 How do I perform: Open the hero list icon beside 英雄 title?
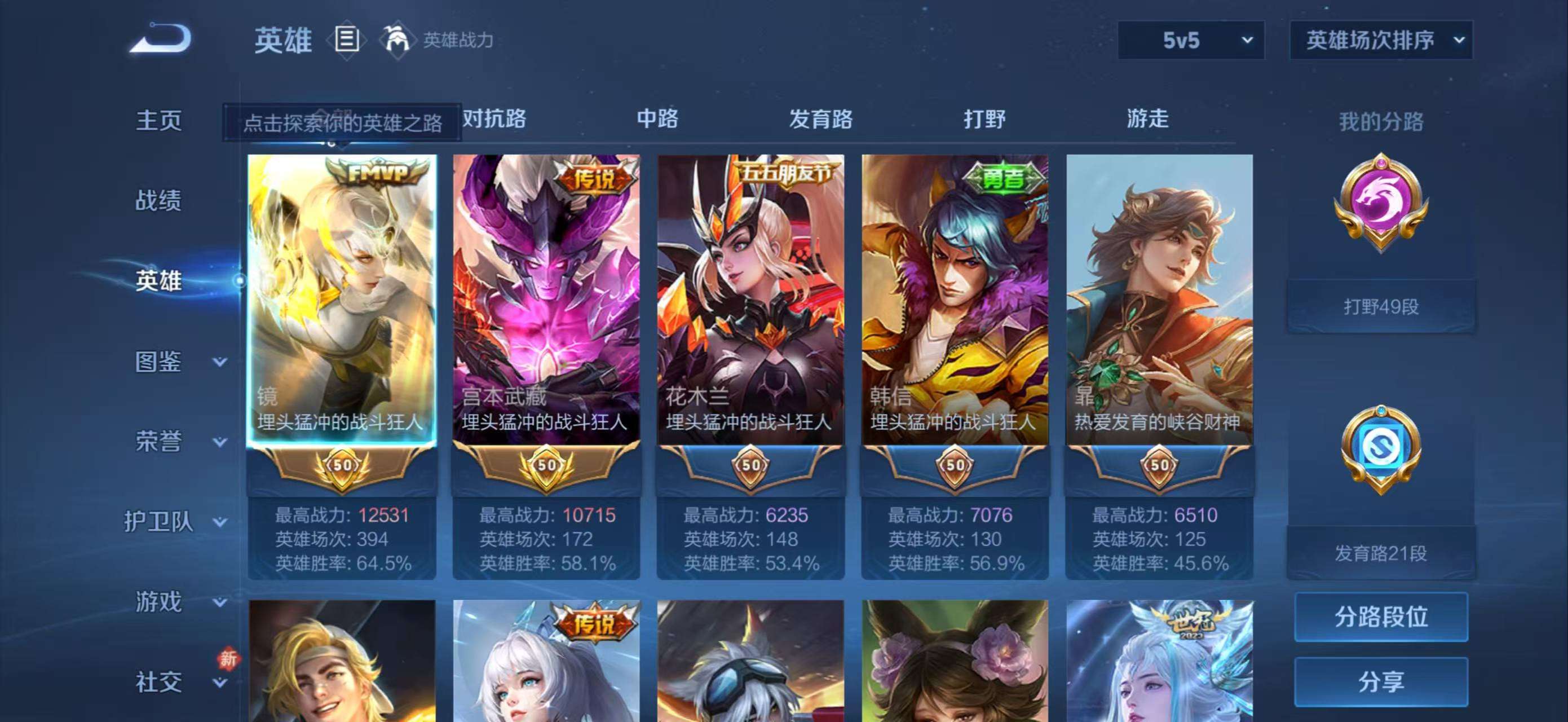[347, 39]
